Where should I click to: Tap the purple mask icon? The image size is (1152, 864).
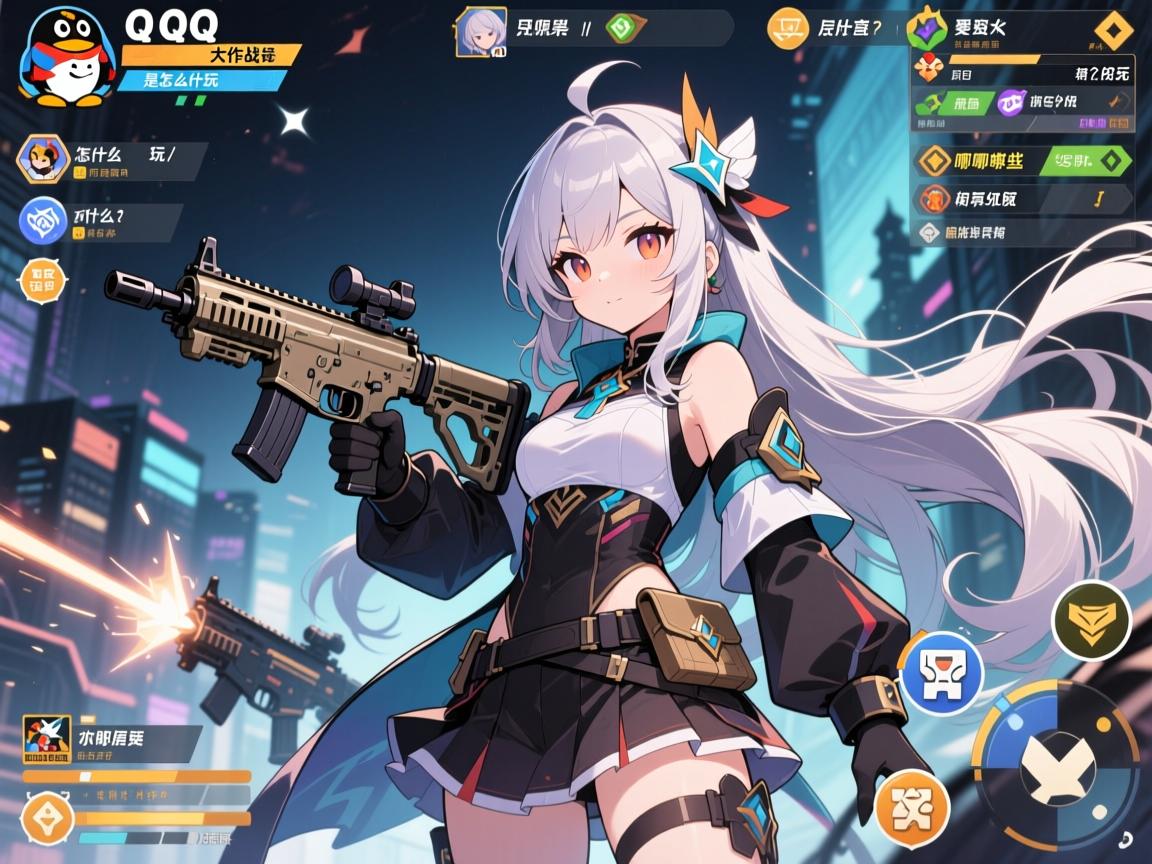point(1011,101)
